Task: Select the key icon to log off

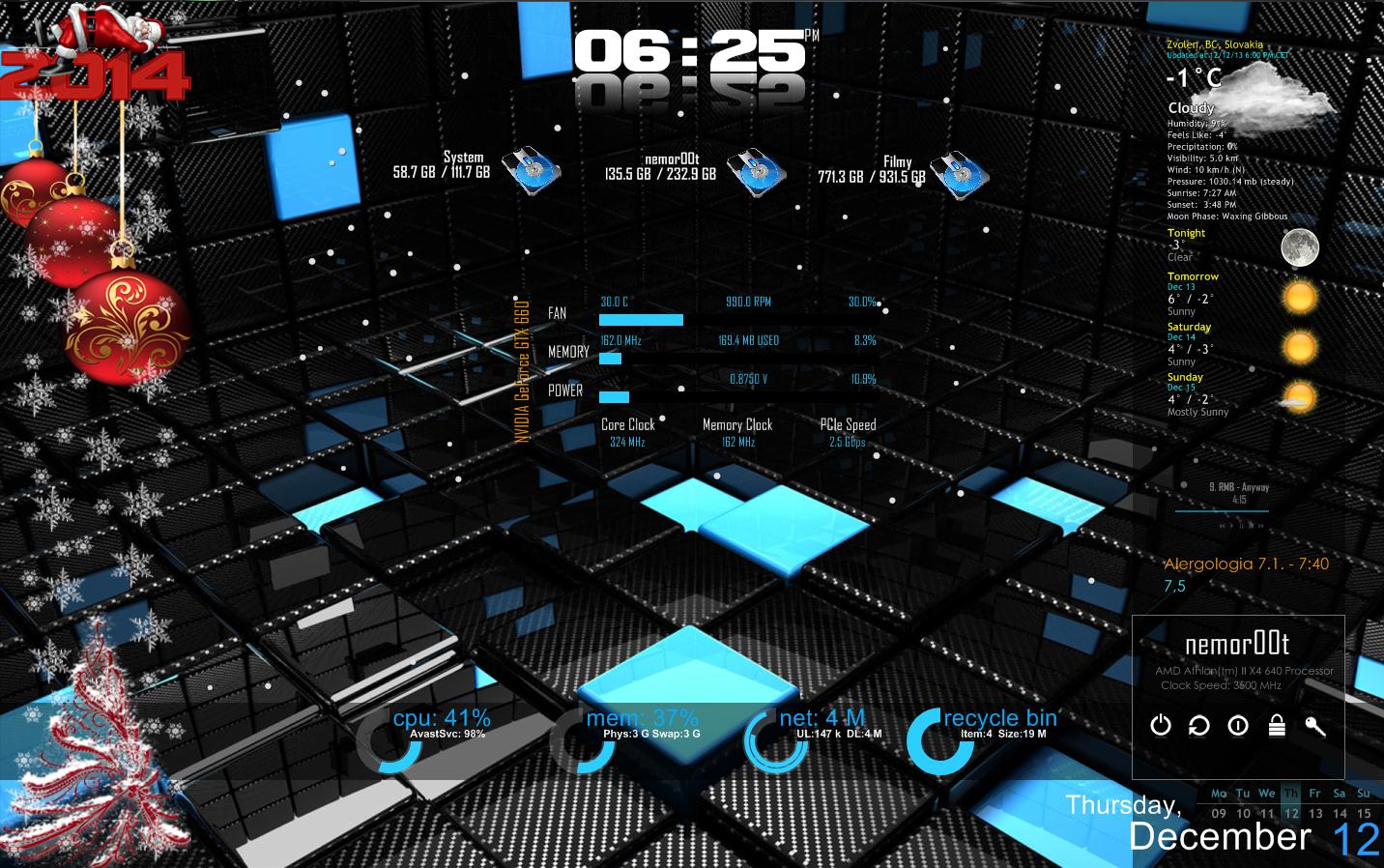Action: (1314, 726)
